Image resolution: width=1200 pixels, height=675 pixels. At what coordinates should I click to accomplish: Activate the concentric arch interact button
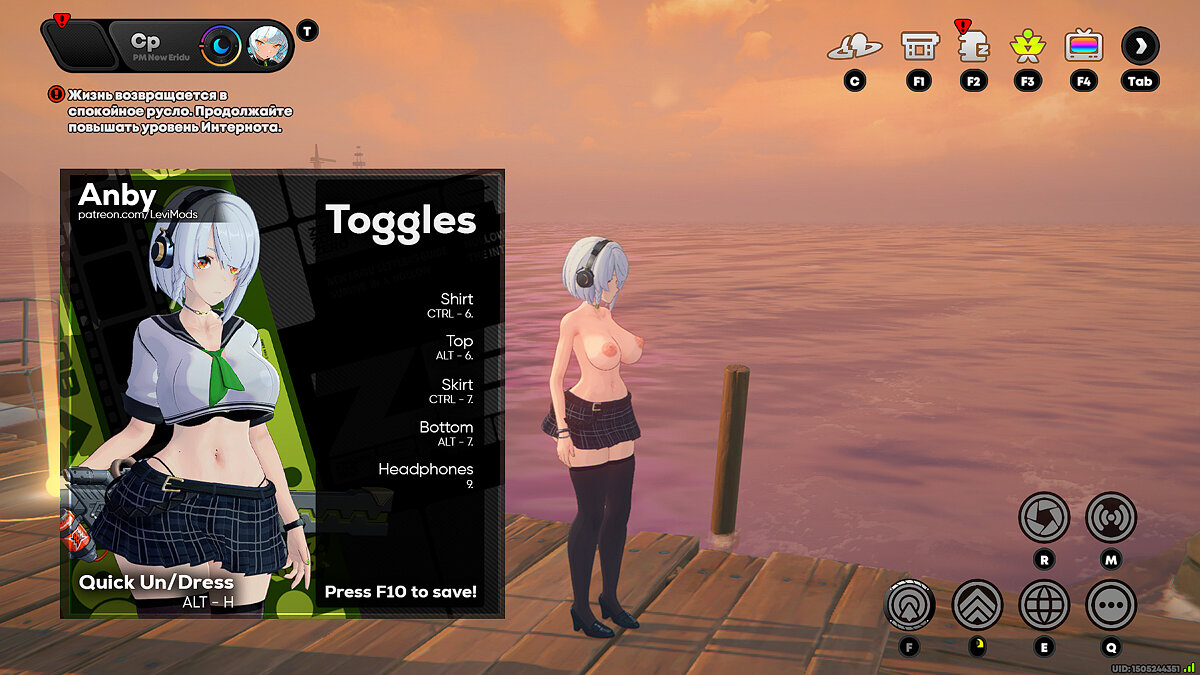(x=910, y=604)
